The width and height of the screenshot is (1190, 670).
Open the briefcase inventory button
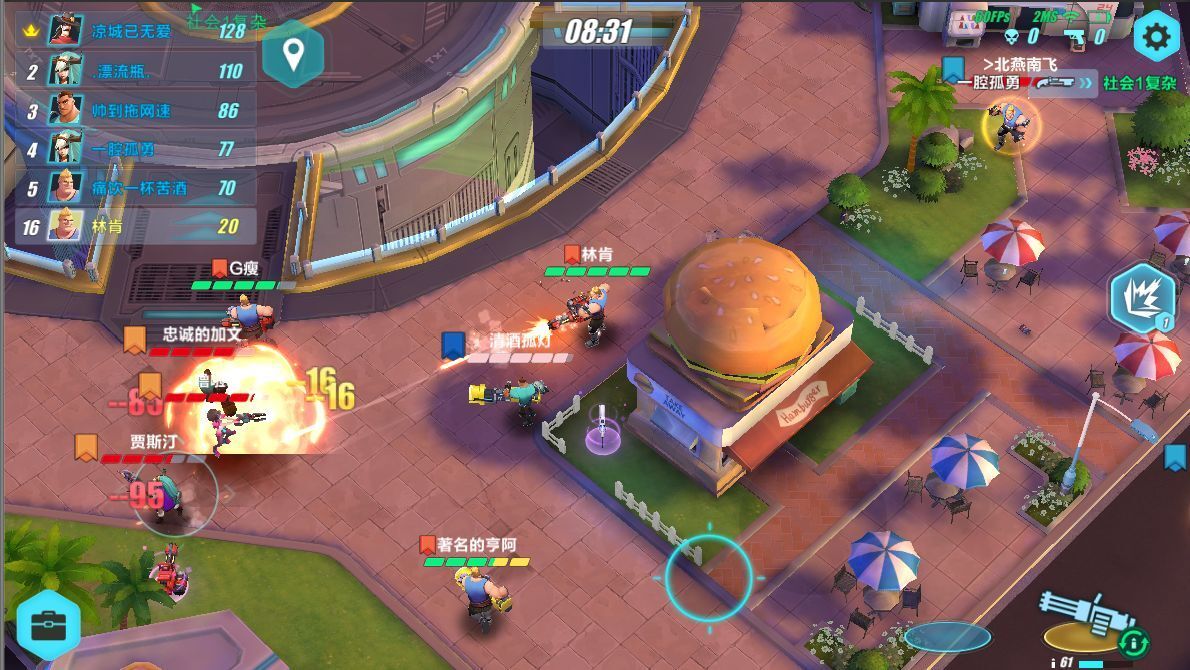47,626
